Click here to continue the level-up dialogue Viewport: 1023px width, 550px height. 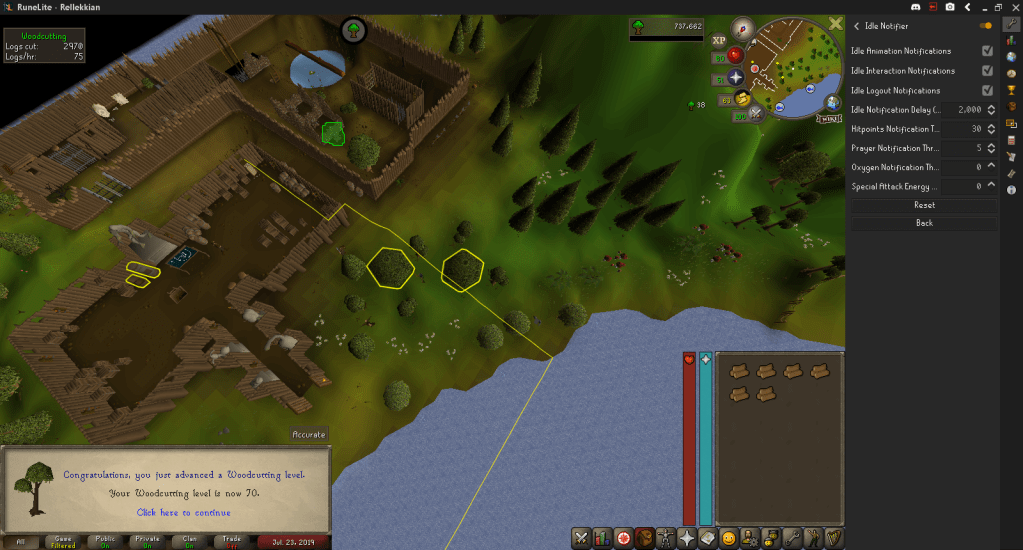pos(183,512)
